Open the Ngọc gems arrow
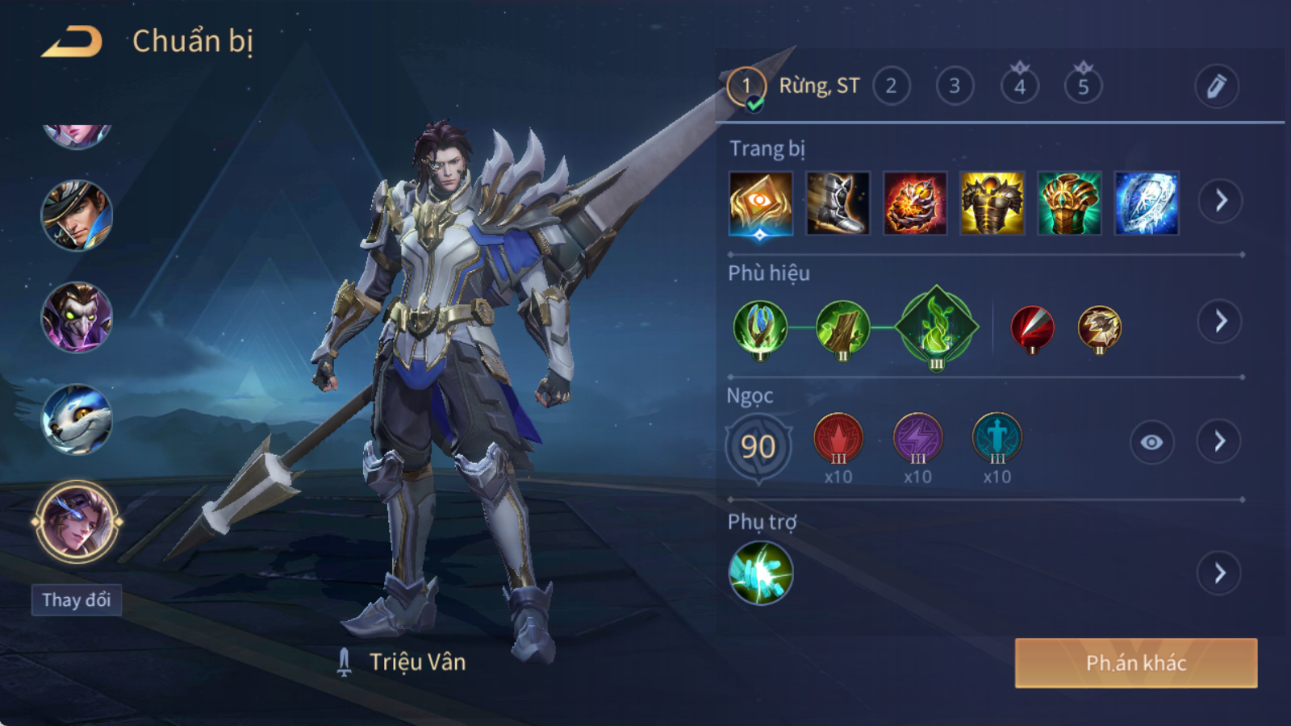 point(1220,441)
